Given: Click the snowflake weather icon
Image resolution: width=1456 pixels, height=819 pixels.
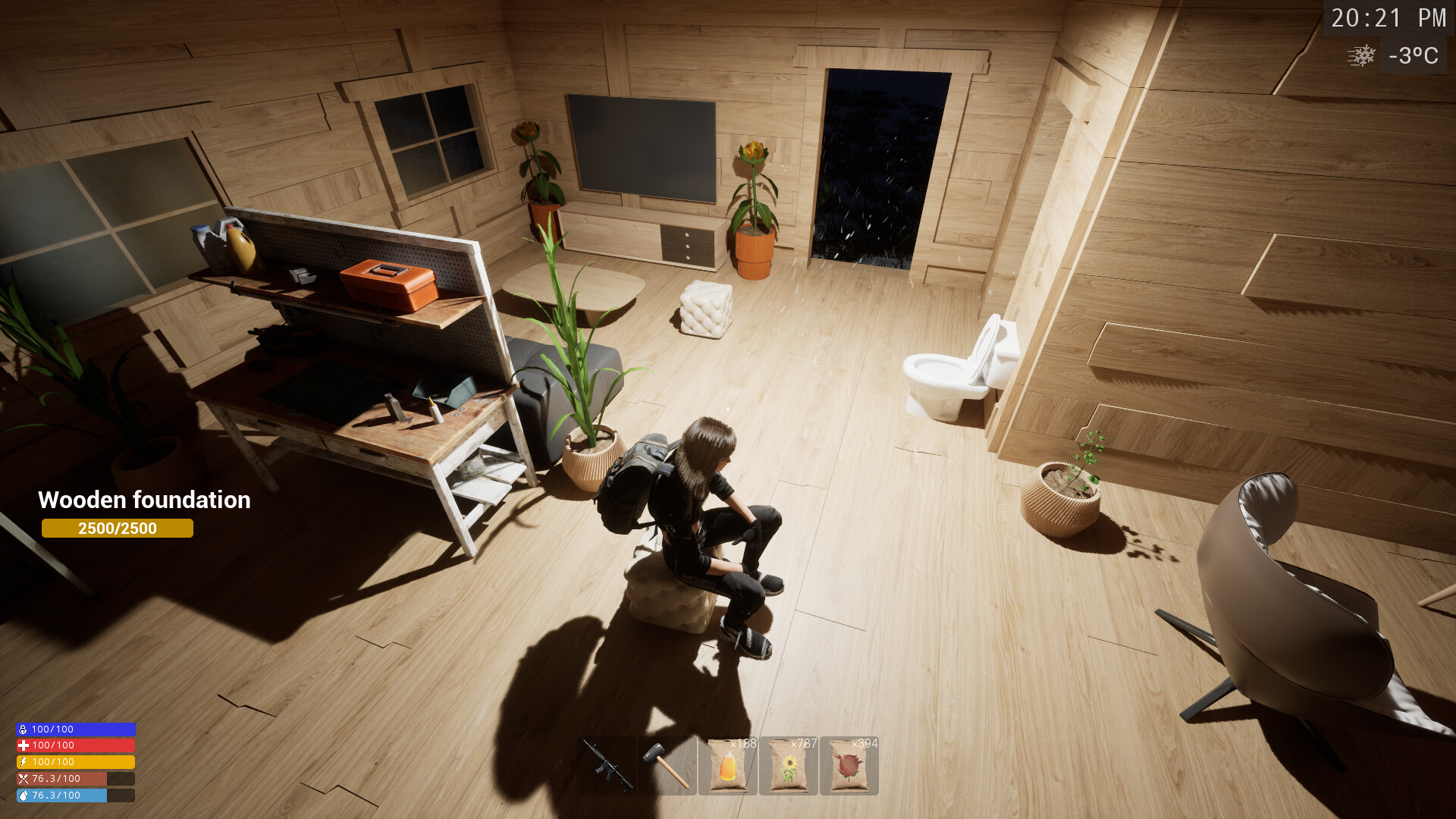Looking at the screenshot, I should (x=1361, y=56).
